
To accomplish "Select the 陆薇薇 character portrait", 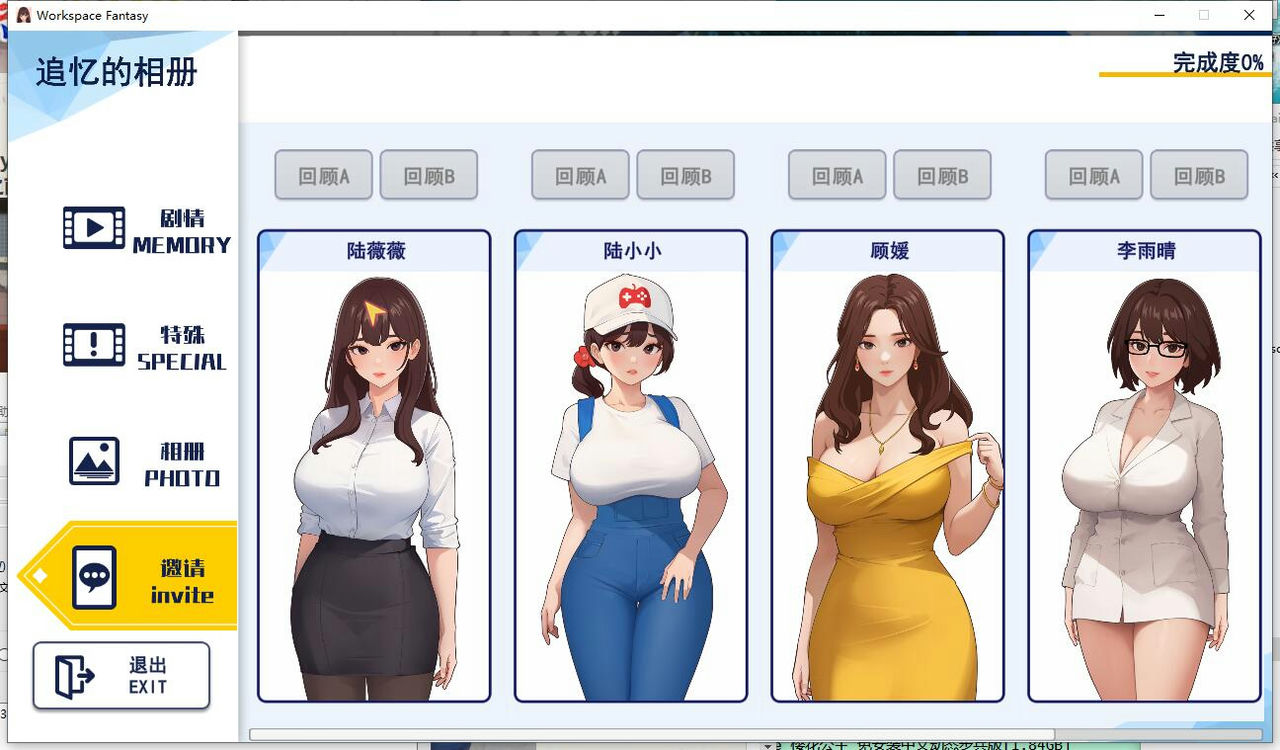I will (x=374, y=470).
